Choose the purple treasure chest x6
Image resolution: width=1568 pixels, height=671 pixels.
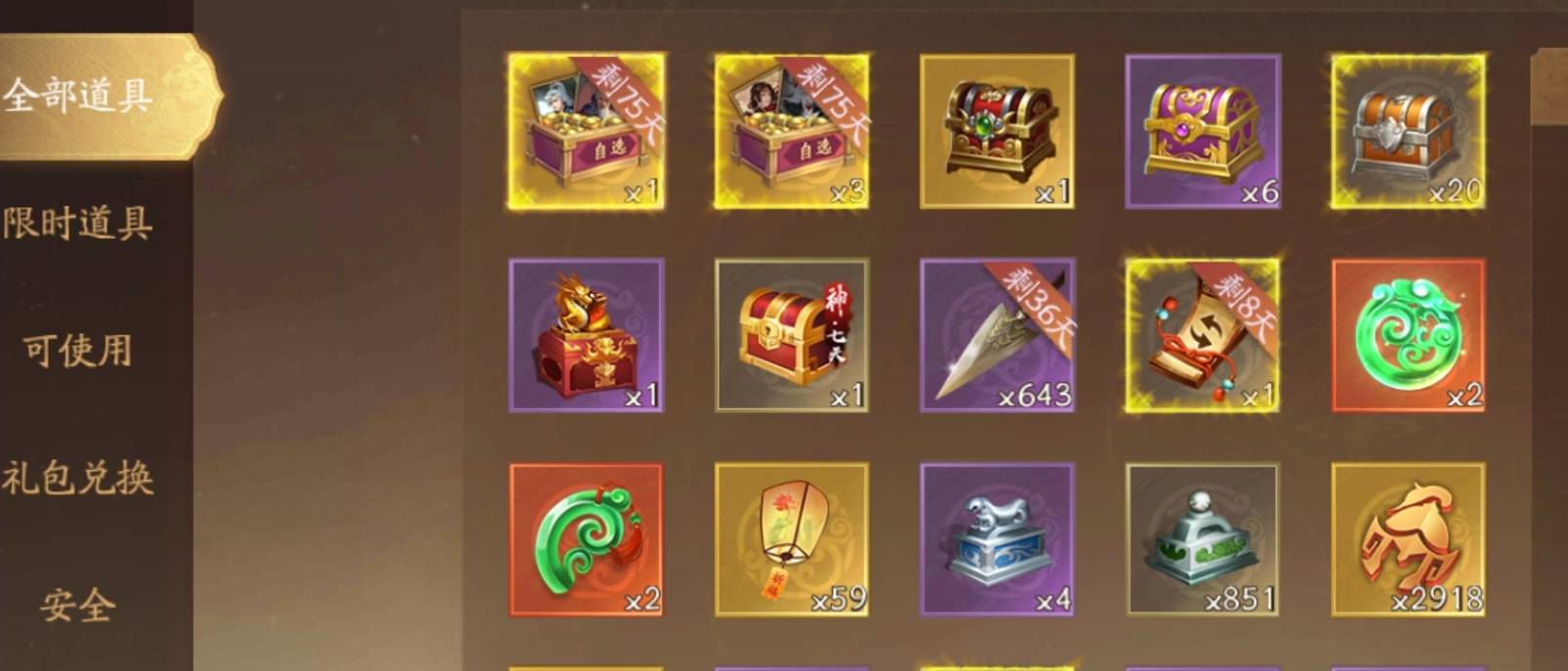tap(1202, 131)
